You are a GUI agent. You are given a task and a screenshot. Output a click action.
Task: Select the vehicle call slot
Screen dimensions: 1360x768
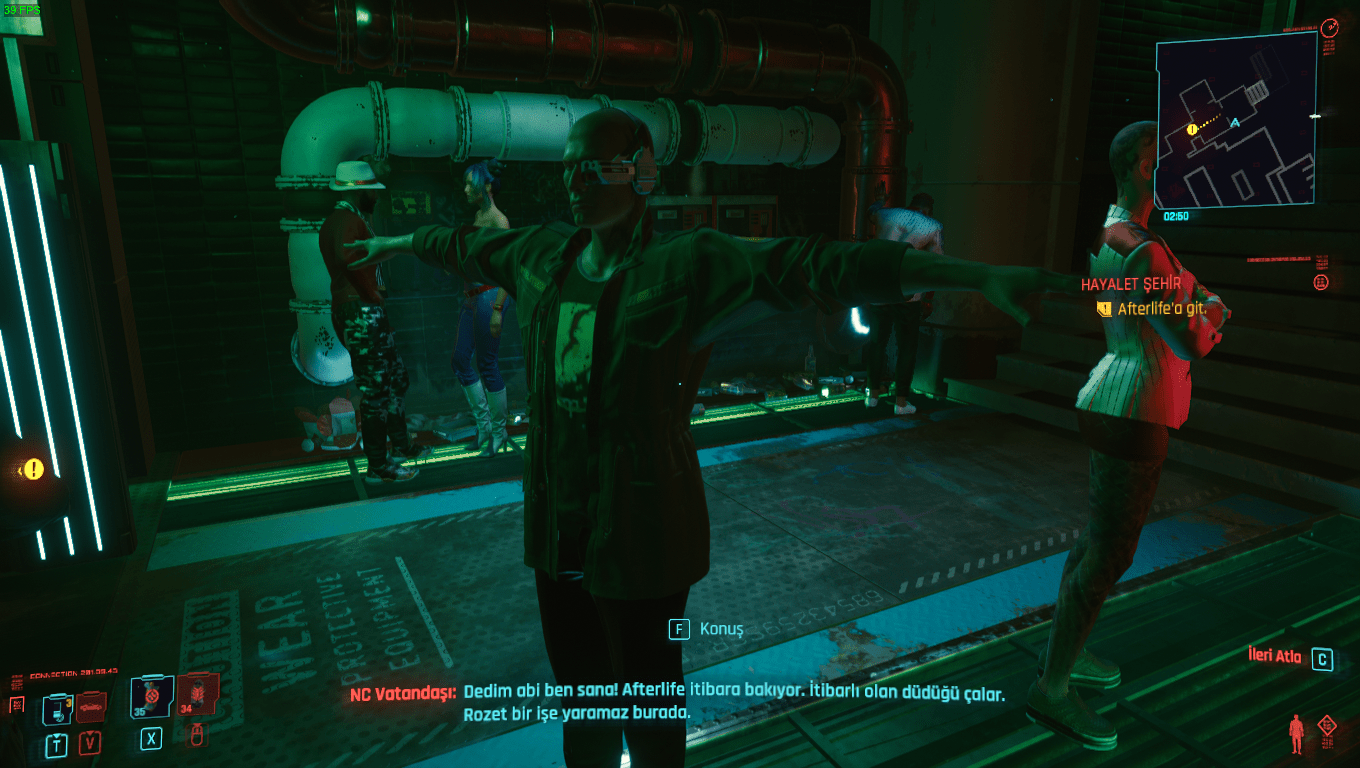coord(90,707)
